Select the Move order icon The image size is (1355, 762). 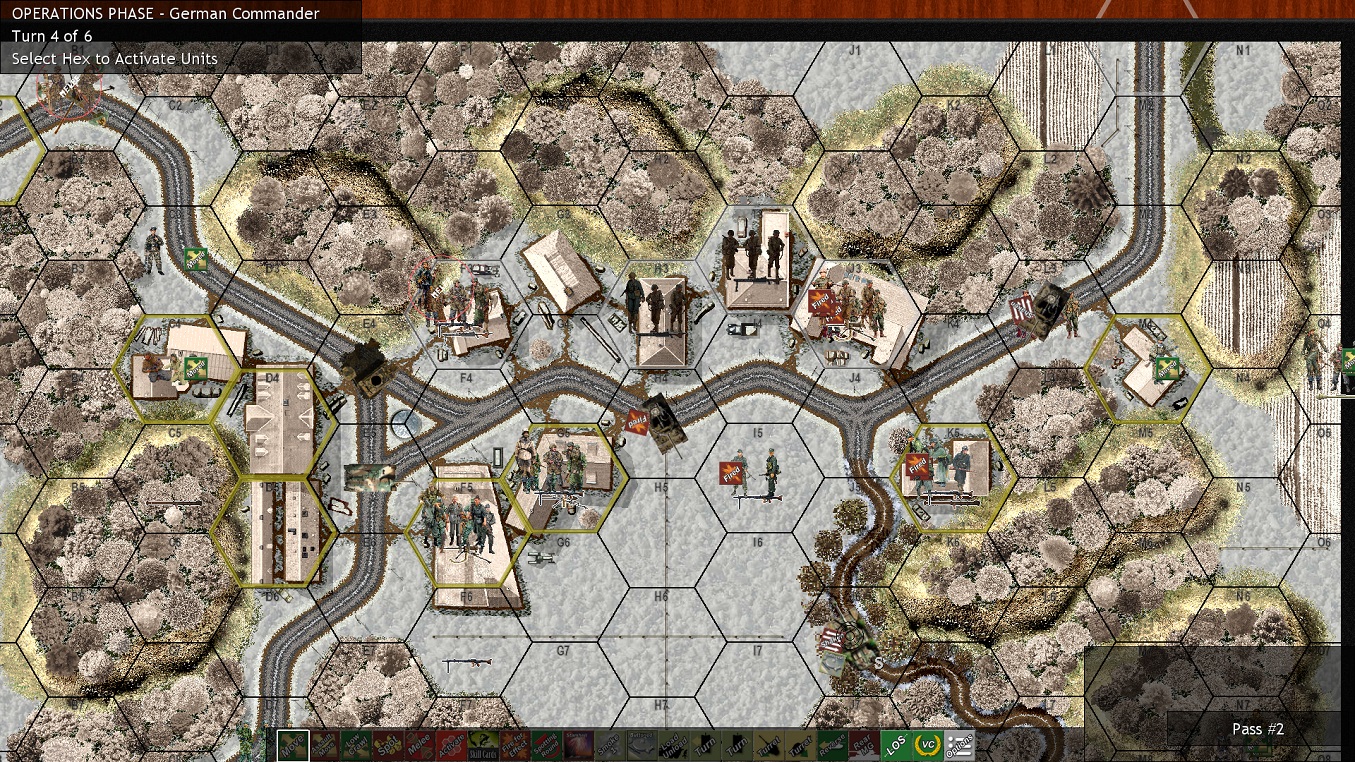pos(293,745)
